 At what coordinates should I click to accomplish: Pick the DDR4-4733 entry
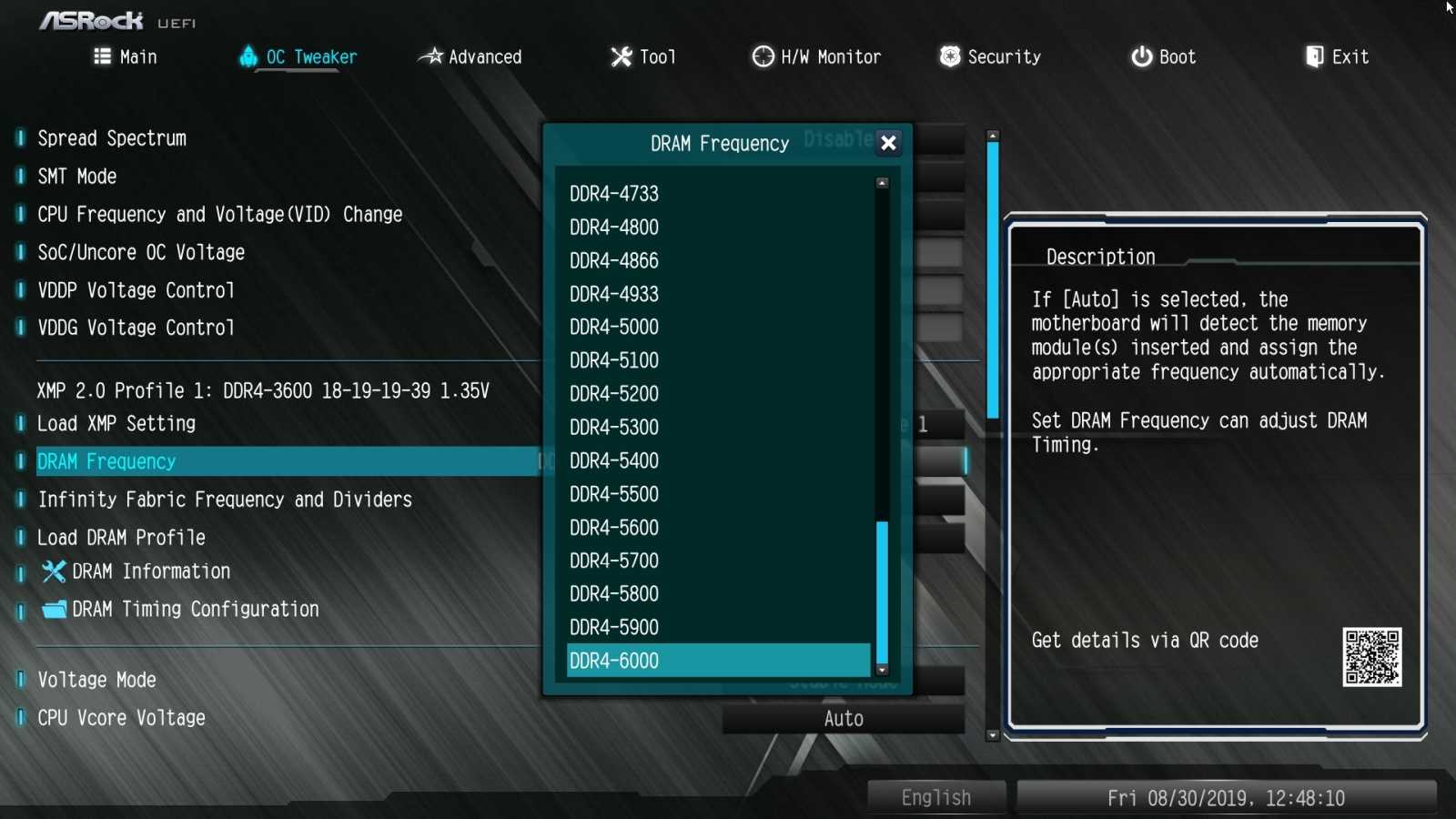tap(614, 194)
